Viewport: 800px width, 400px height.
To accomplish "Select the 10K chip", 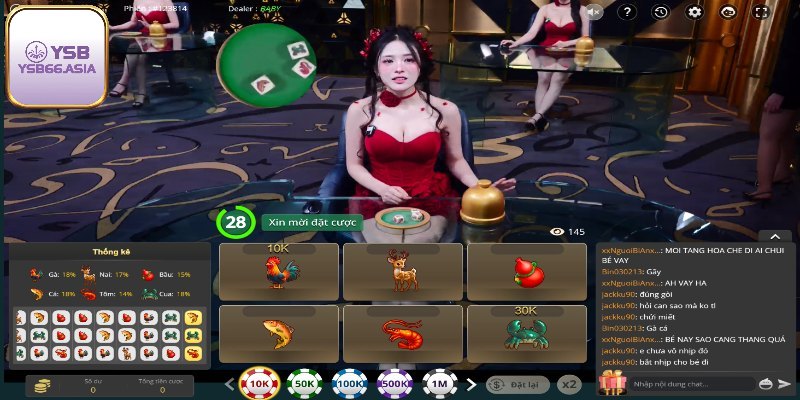I will pyautogui.click(x=259, y=383).
